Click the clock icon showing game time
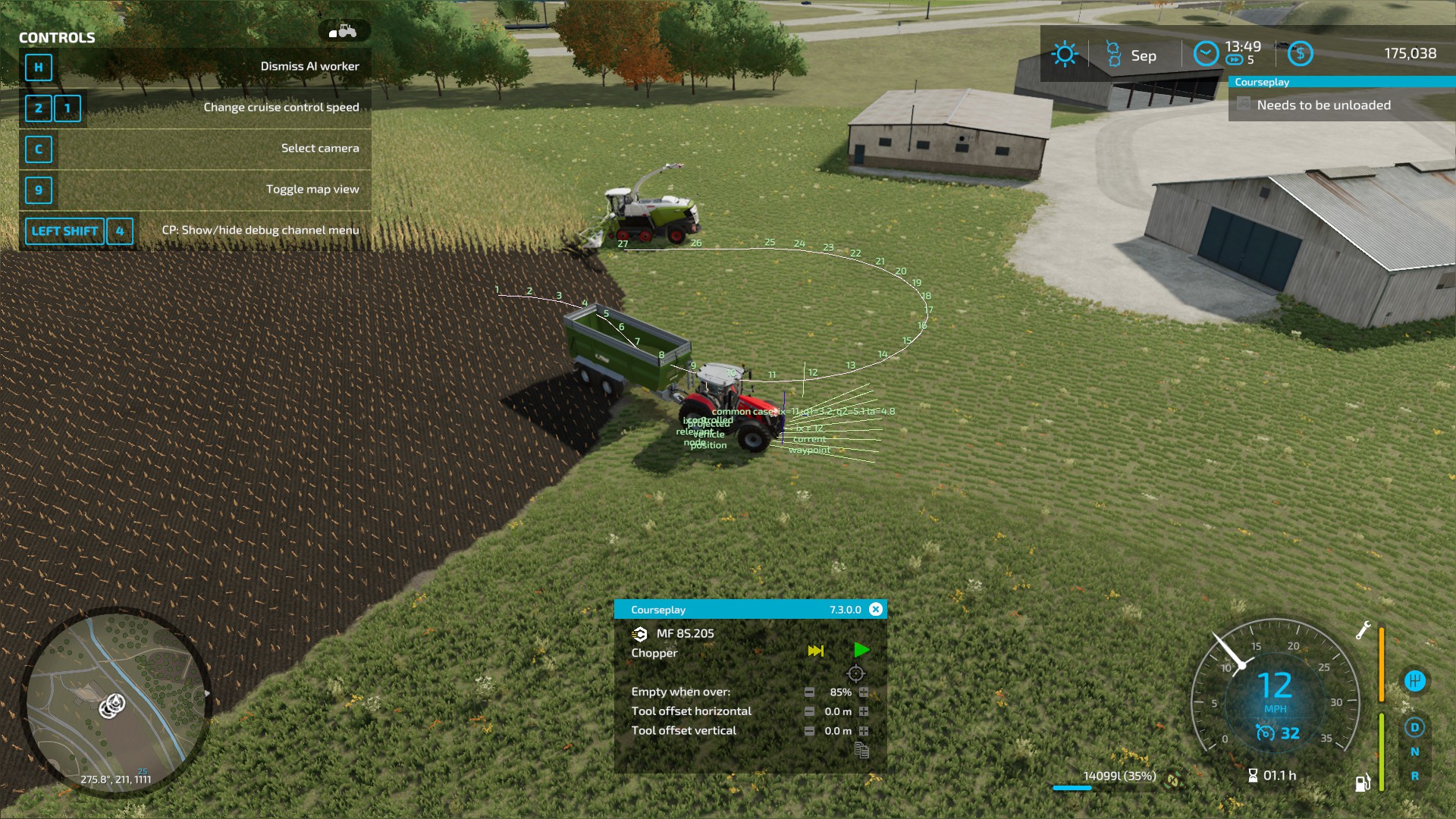 click(x=1207, y=53)
